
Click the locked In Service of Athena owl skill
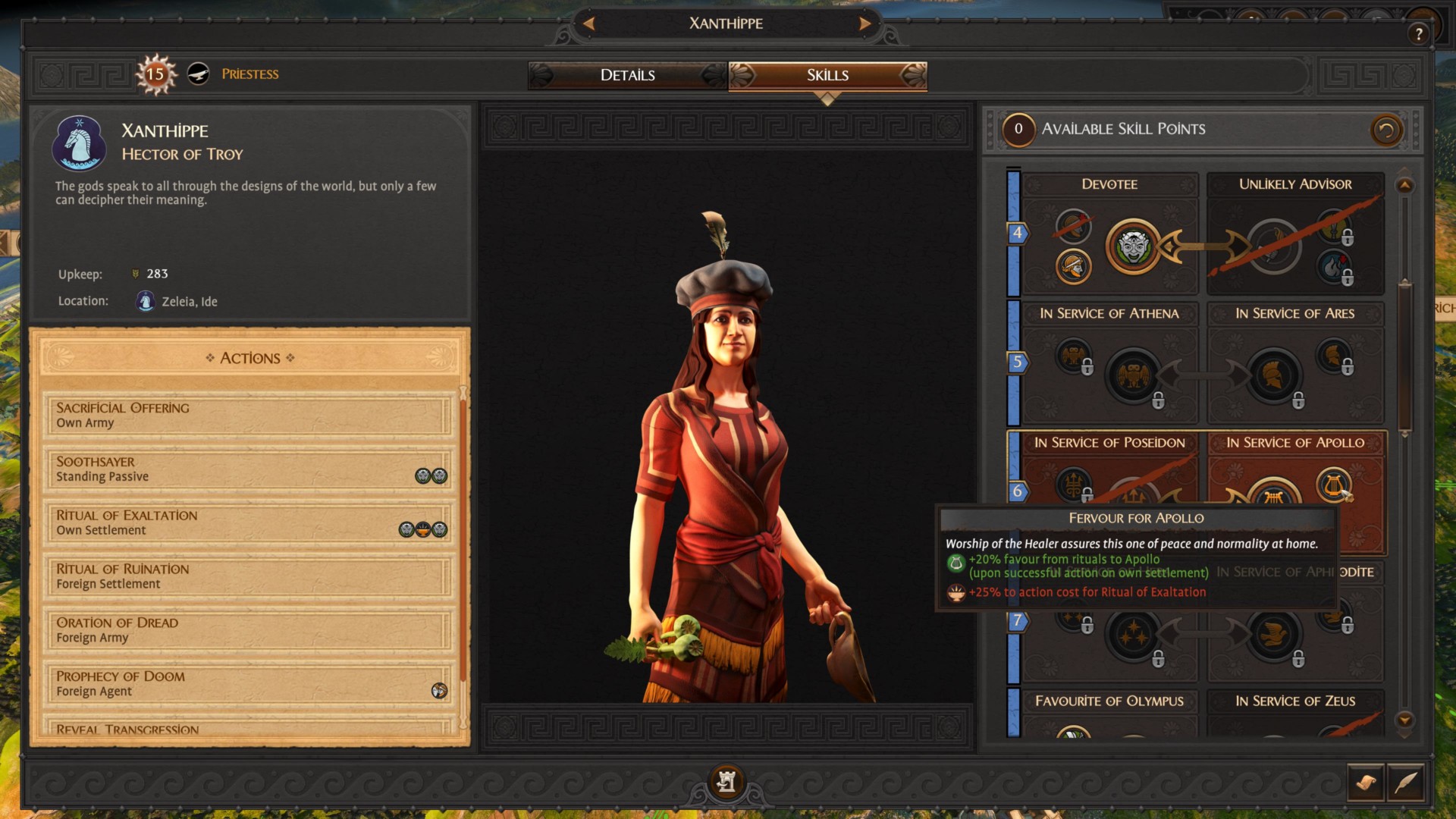point(1133,375)
